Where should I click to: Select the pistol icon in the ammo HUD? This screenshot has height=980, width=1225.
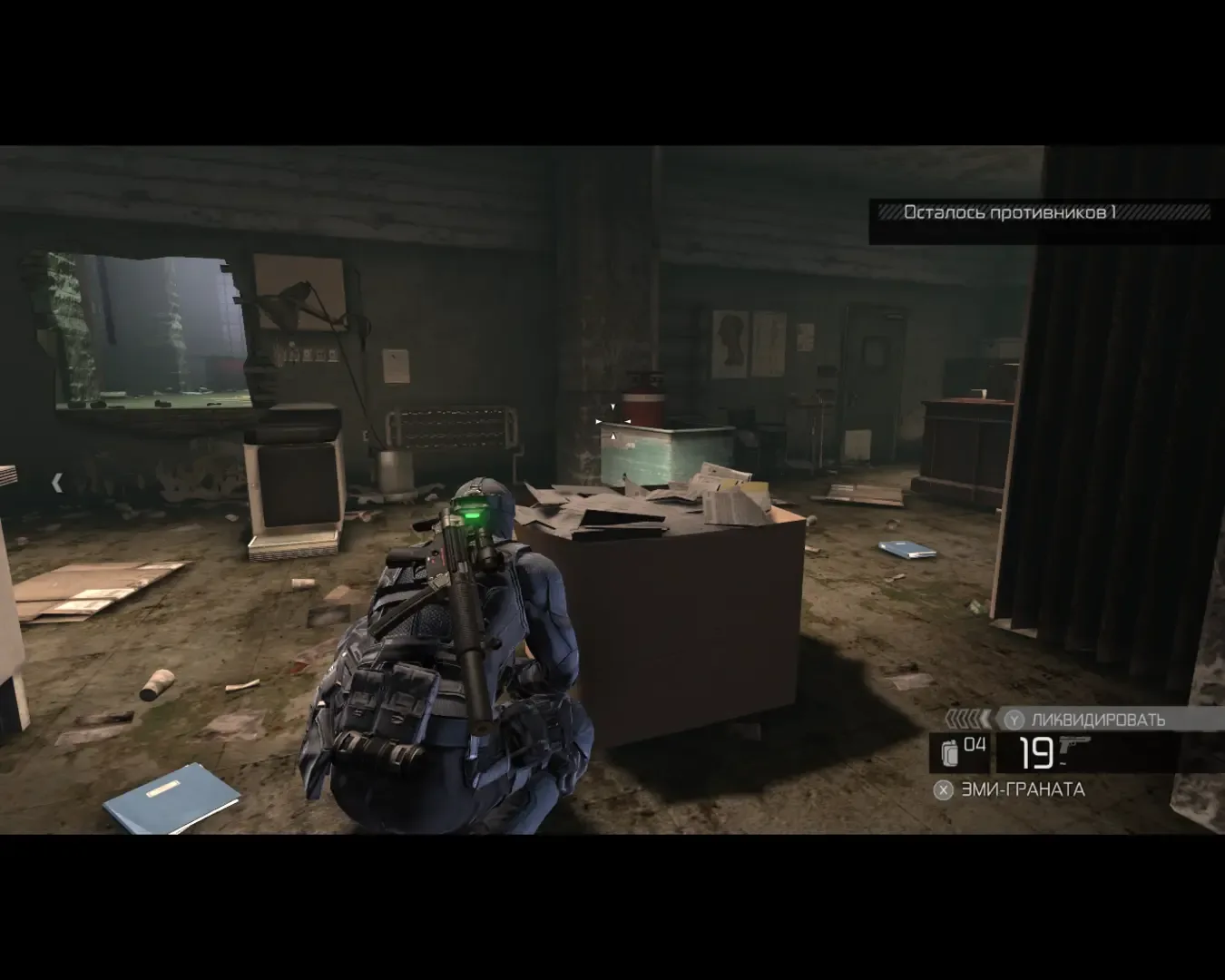1075,746
